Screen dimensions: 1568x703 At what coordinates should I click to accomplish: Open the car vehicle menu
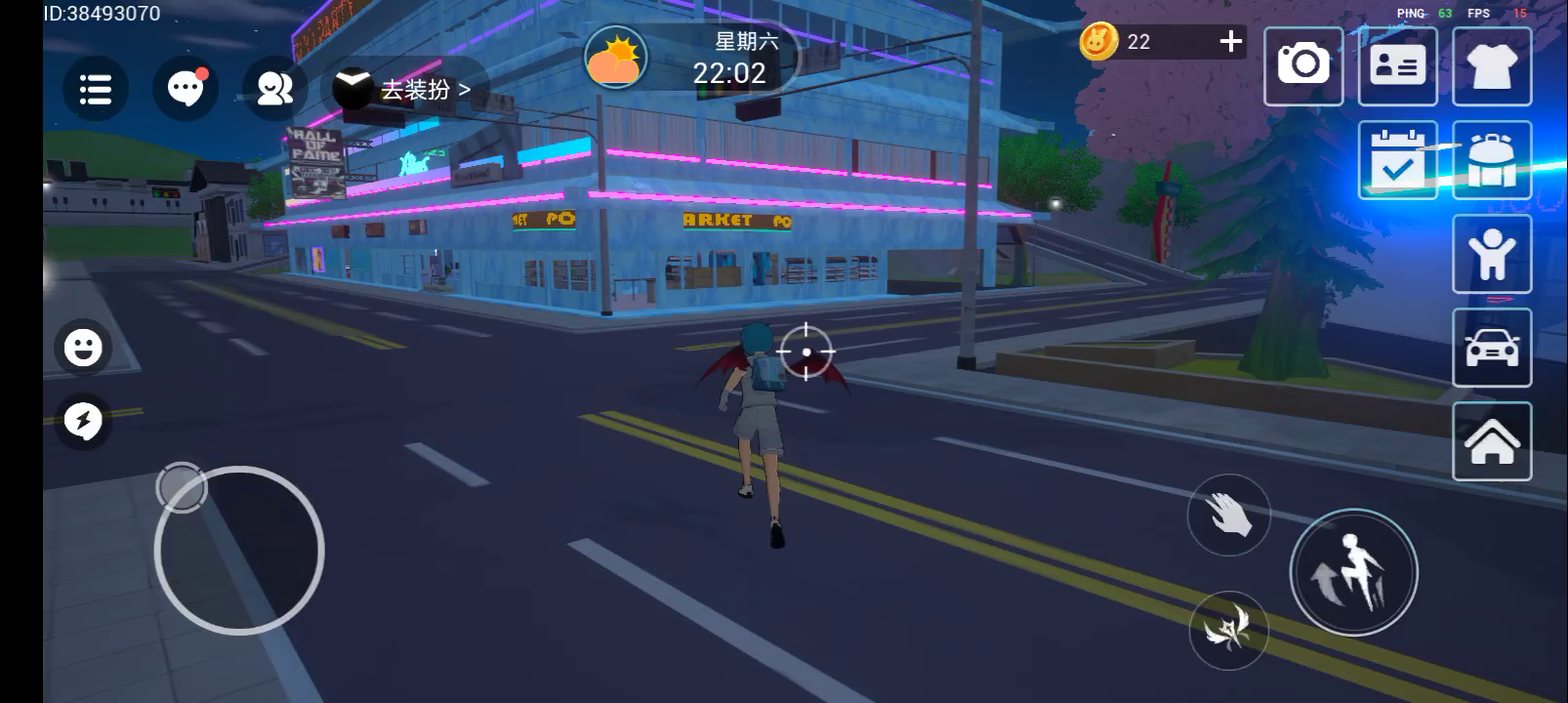click(1491, 348)
